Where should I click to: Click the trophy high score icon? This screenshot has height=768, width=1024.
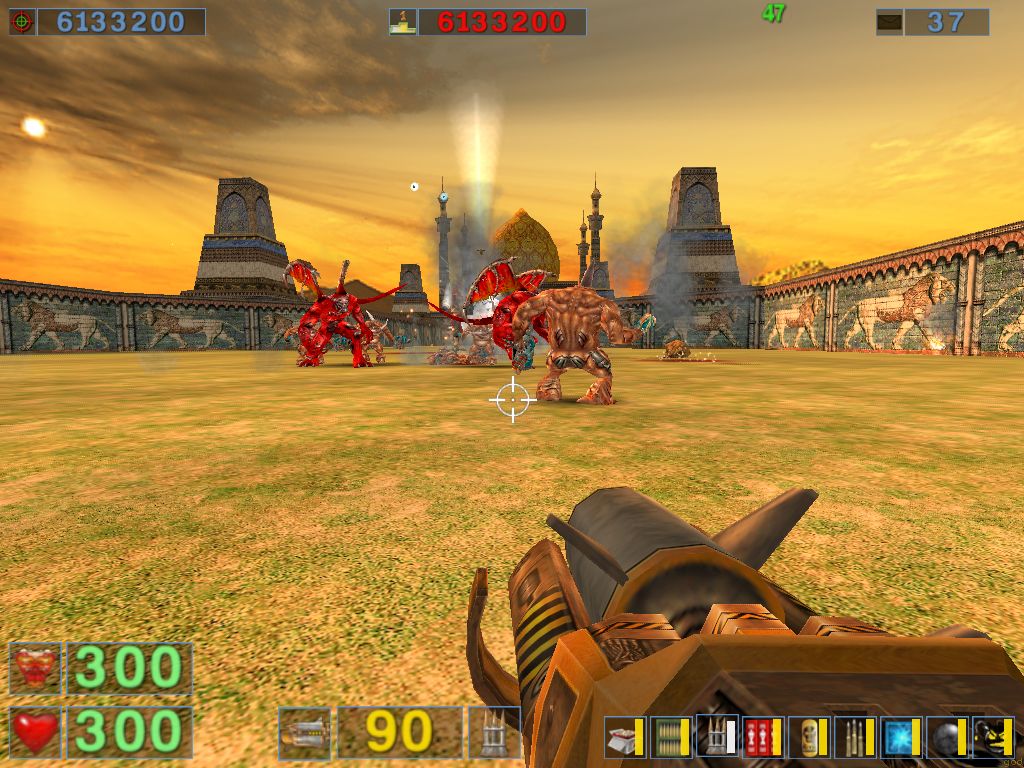[x=402, y=22]
